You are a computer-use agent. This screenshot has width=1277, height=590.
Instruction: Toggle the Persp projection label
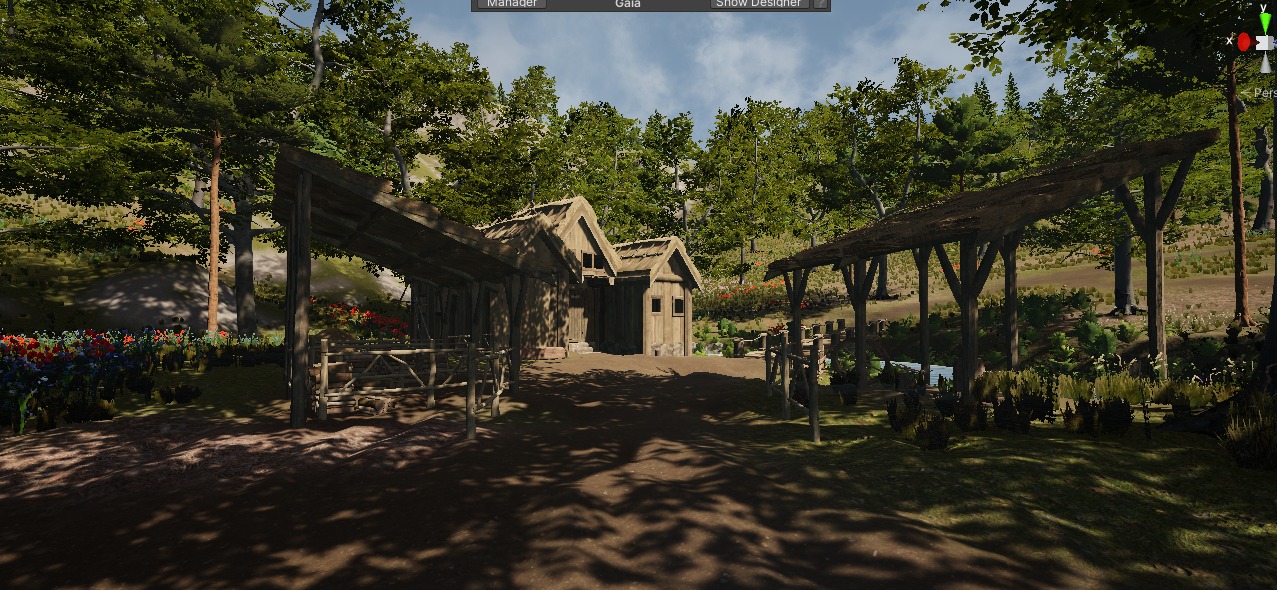1265,93
